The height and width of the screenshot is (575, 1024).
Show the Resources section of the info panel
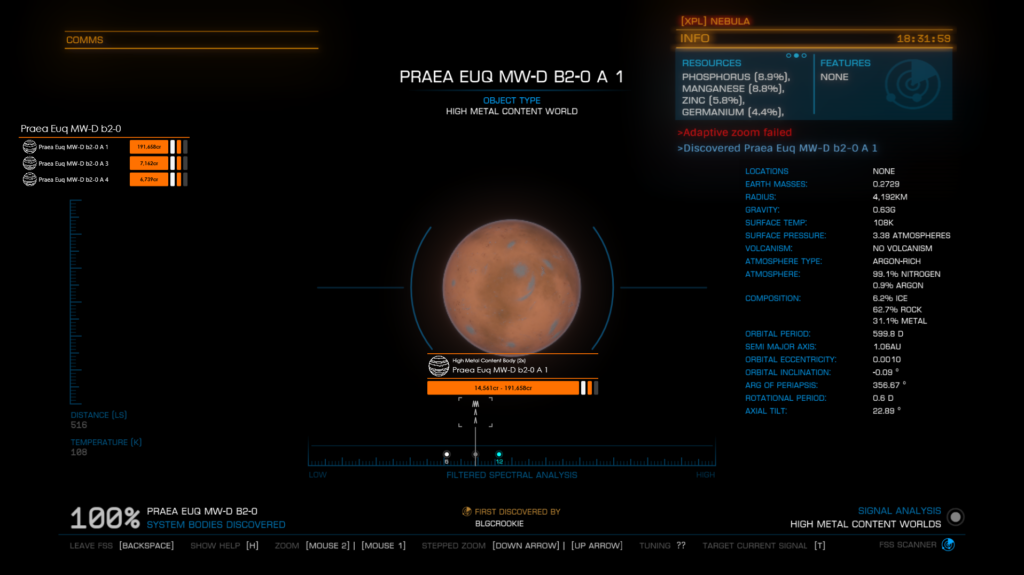(745, 86)
